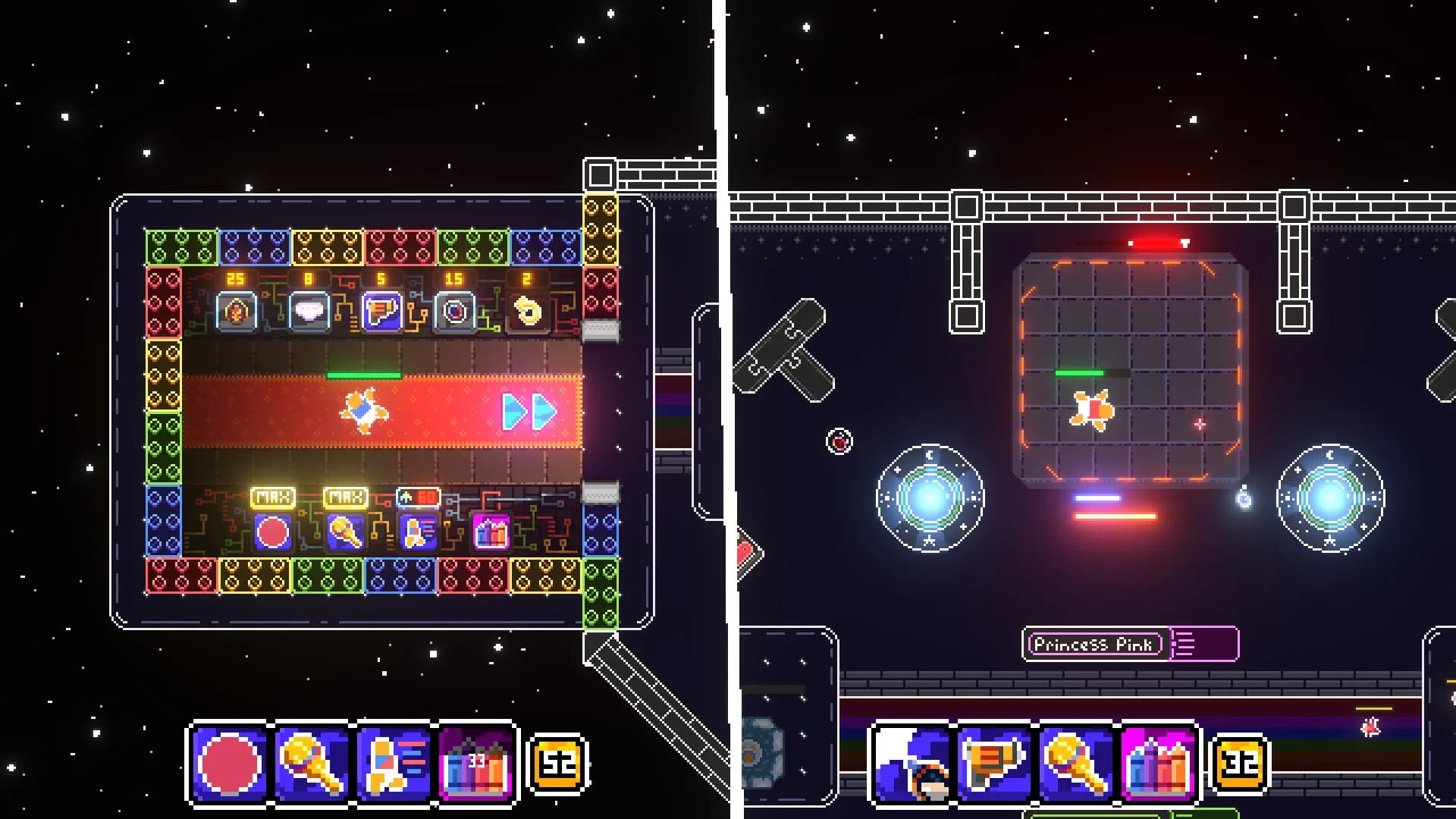This screenshot has width=1456, height=819.
Task: Select the red ball slot in the hotbar
Action: [229, 763]
